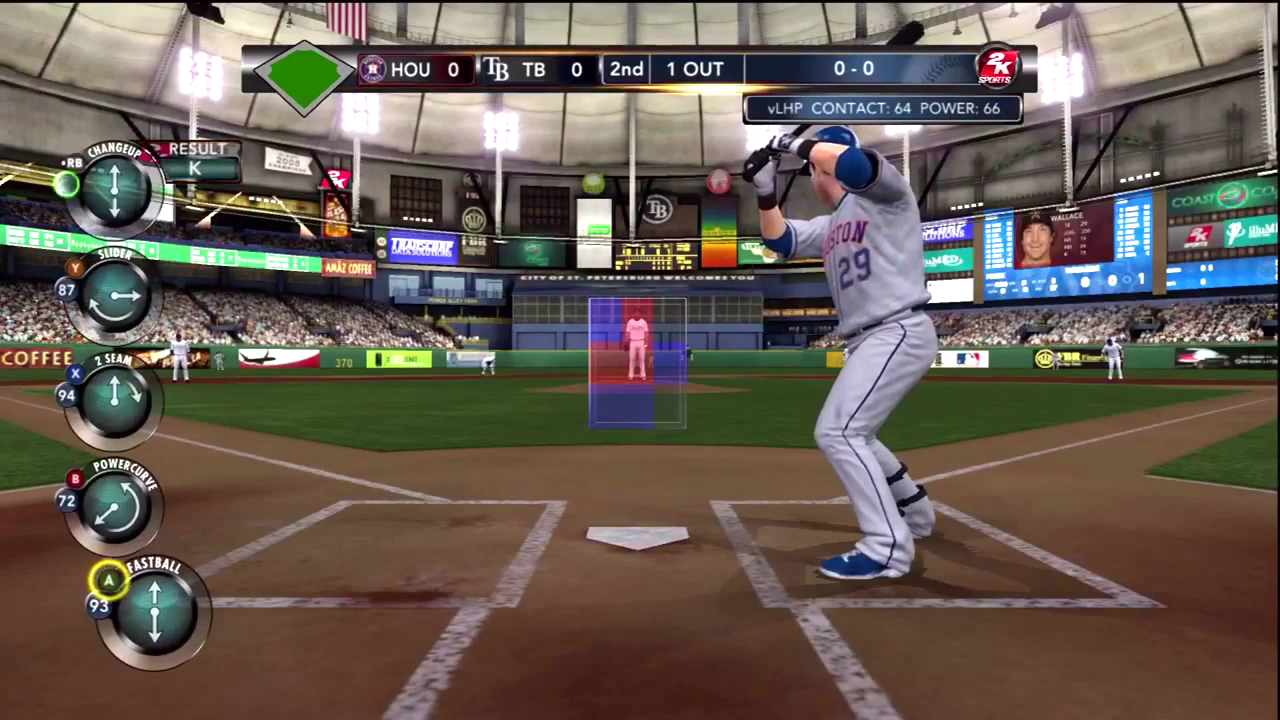Click the strike zone hot-cold grid
1280x720 pixels.
(637, 362)
